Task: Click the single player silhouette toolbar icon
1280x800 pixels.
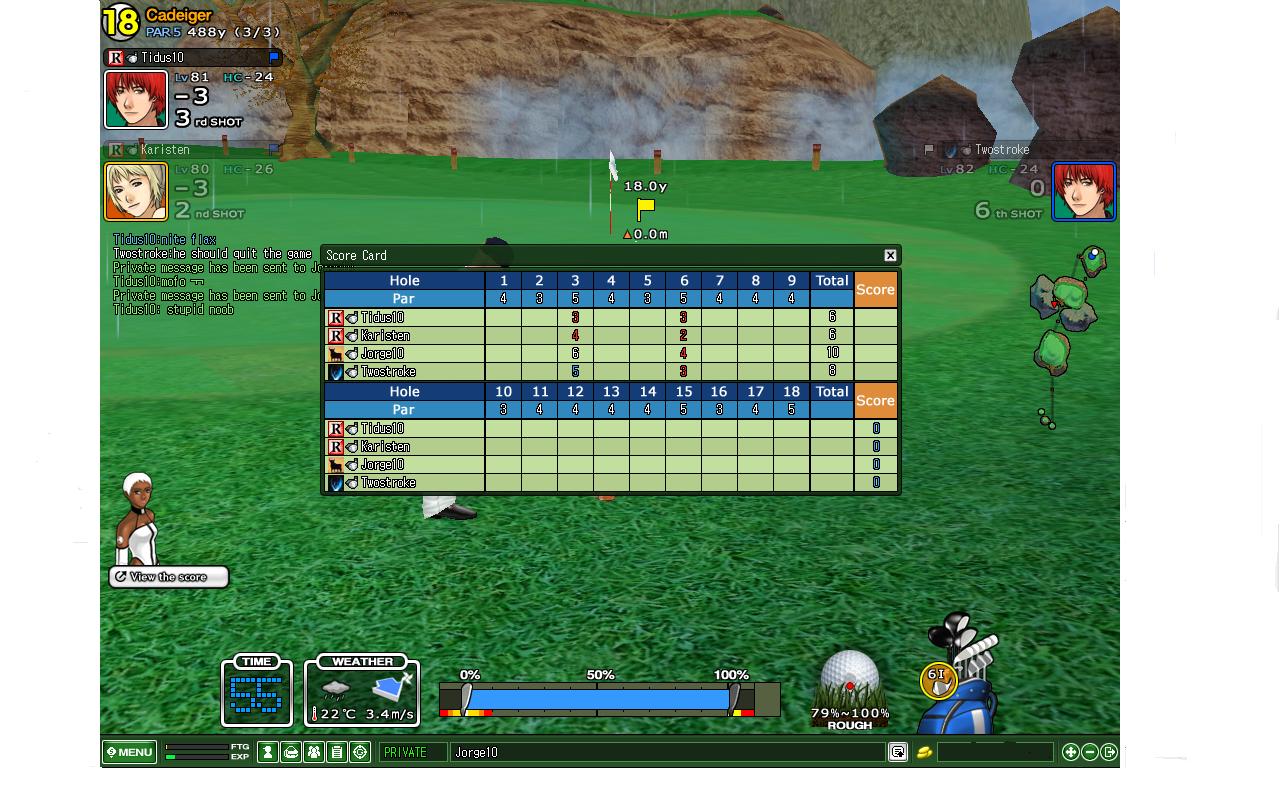Action: point(268,752)
